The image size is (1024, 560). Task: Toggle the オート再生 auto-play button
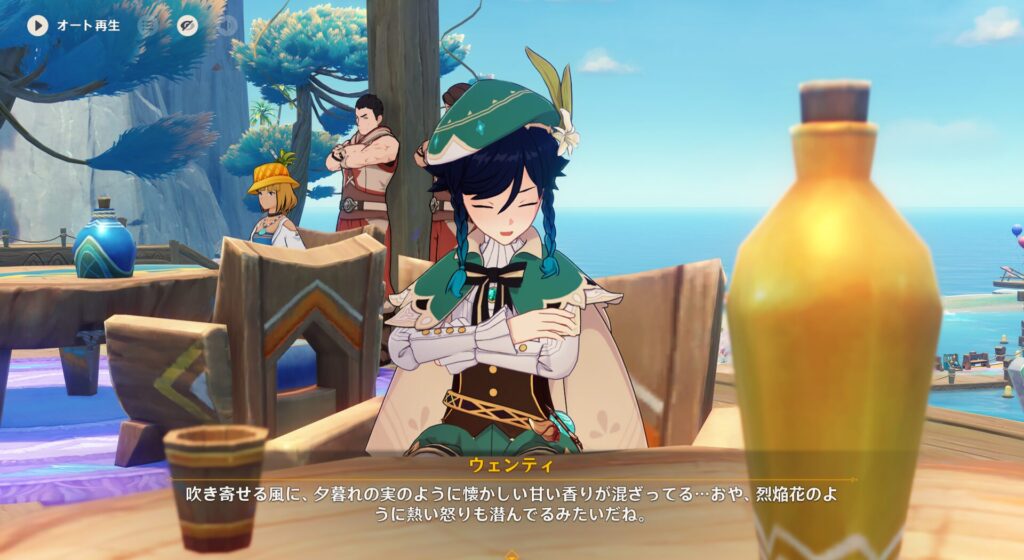click(38, 25)
